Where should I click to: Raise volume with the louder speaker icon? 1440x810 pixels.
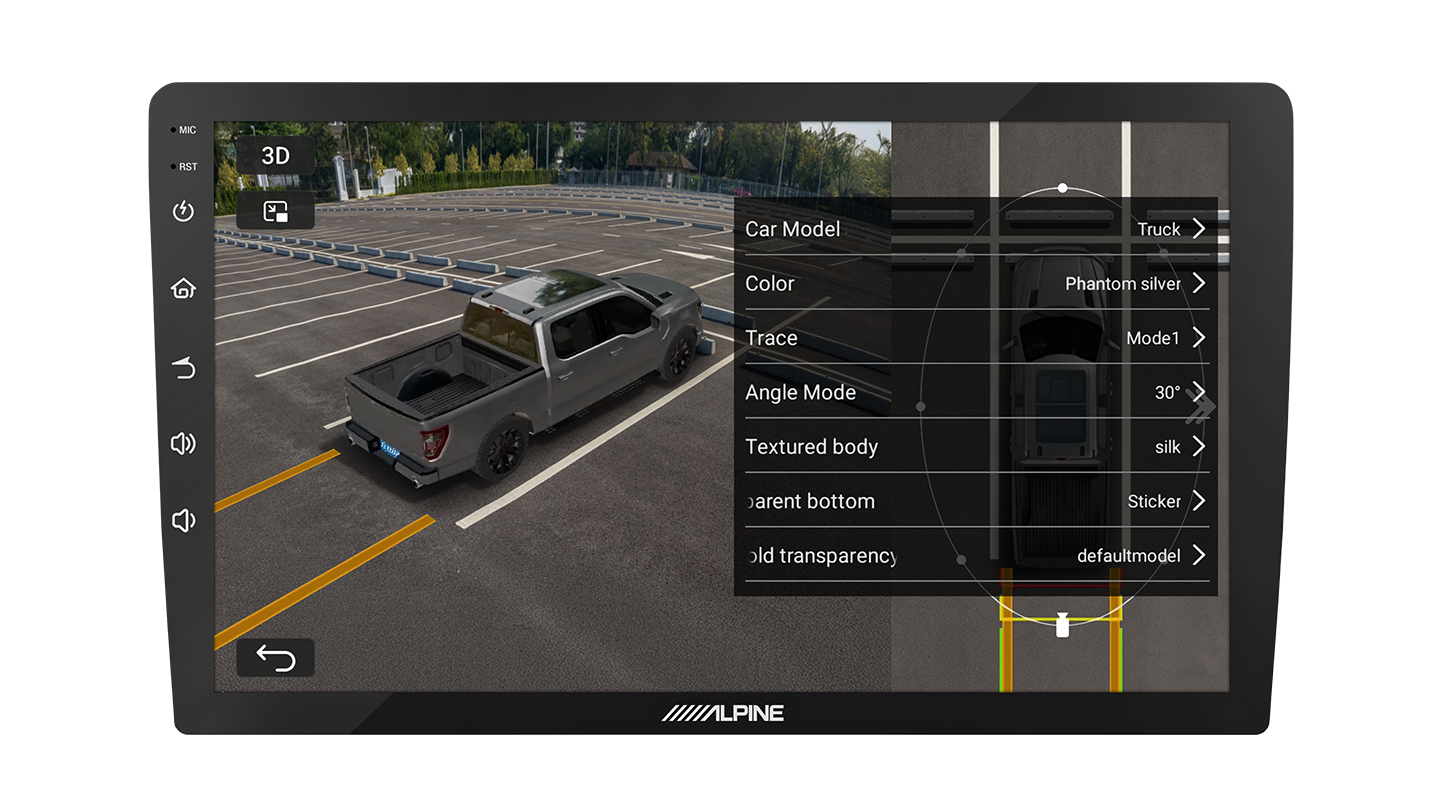[183, 444]
